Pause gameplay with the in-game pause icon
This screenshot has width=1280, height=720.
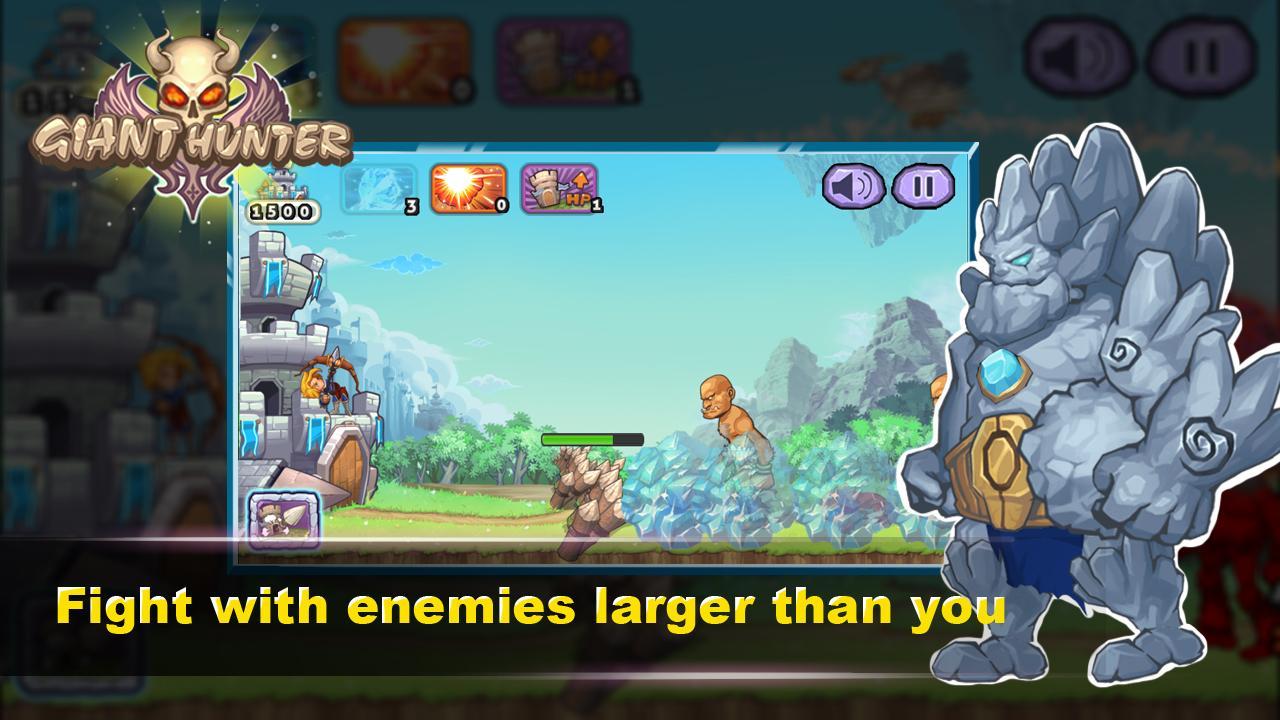click(923, 188)
